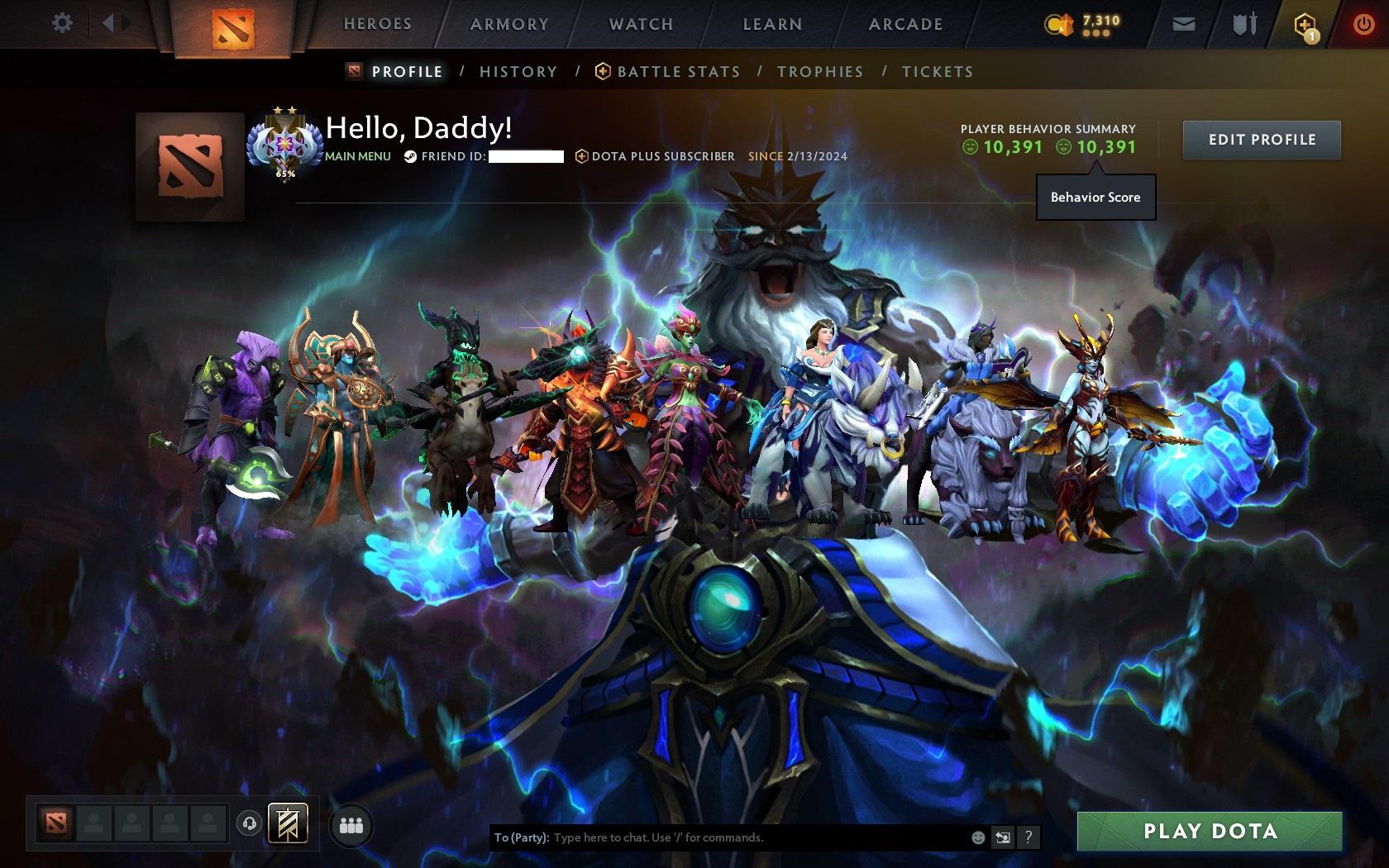
Task: Open the BATTLE STATS tab
Action: click(x=678, y=72)
